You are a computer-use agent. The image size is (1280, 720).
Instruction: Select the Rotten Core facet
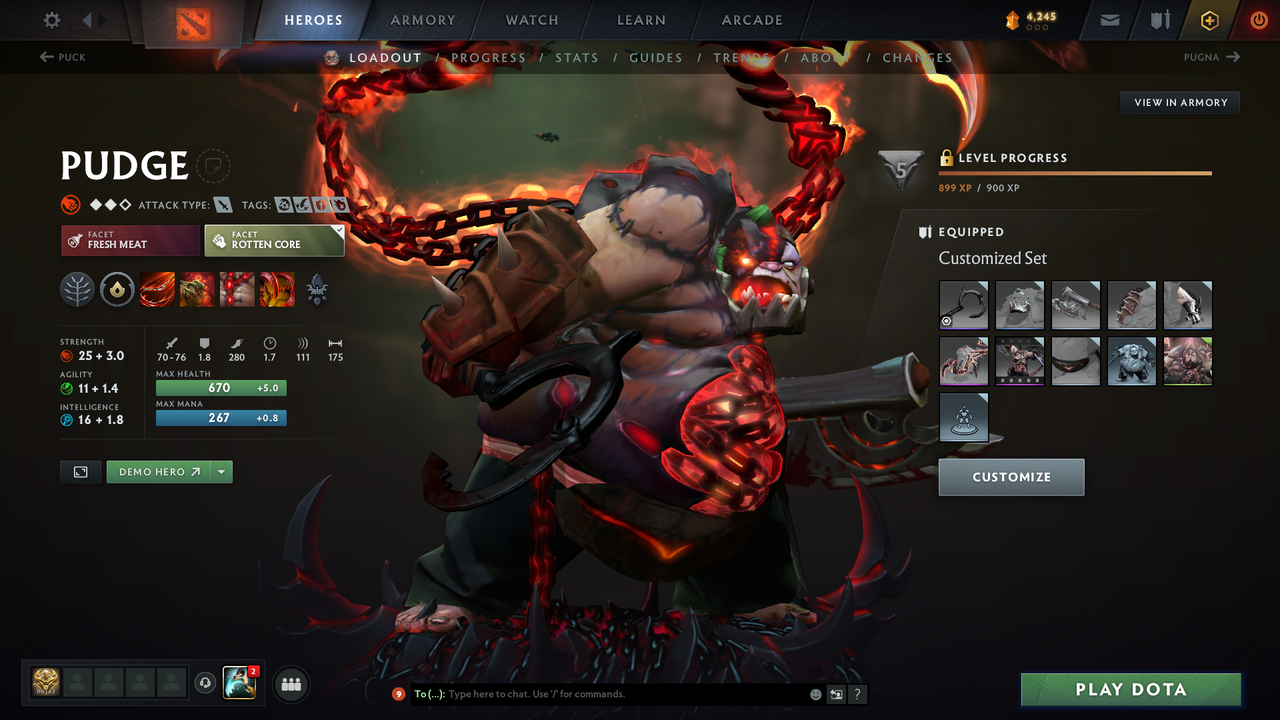(x=274, y=240)
